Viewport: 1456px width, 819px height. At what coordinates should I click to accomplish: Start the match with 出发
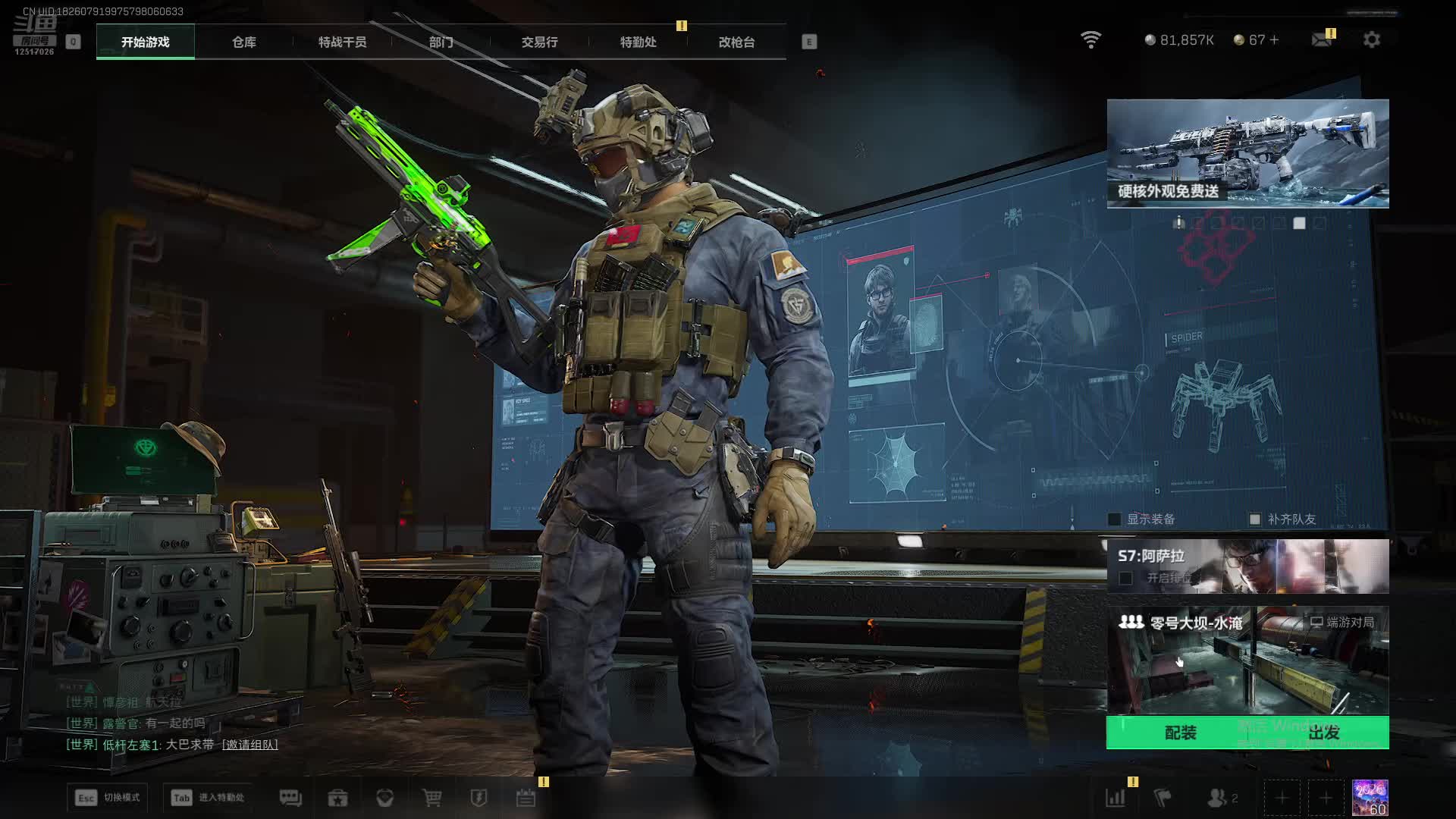[x=1324, y=733]
